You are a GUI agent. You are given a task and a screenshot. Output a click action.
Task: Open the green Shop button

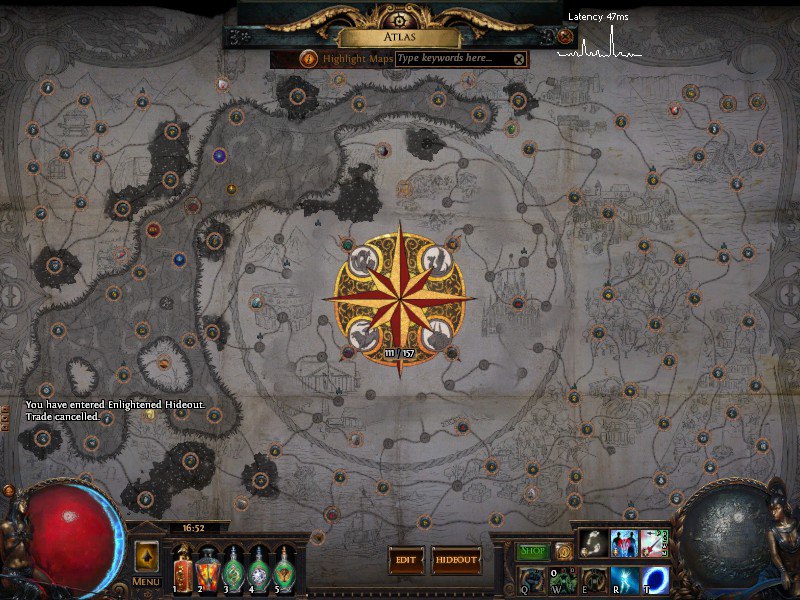(x=532, y=551)
